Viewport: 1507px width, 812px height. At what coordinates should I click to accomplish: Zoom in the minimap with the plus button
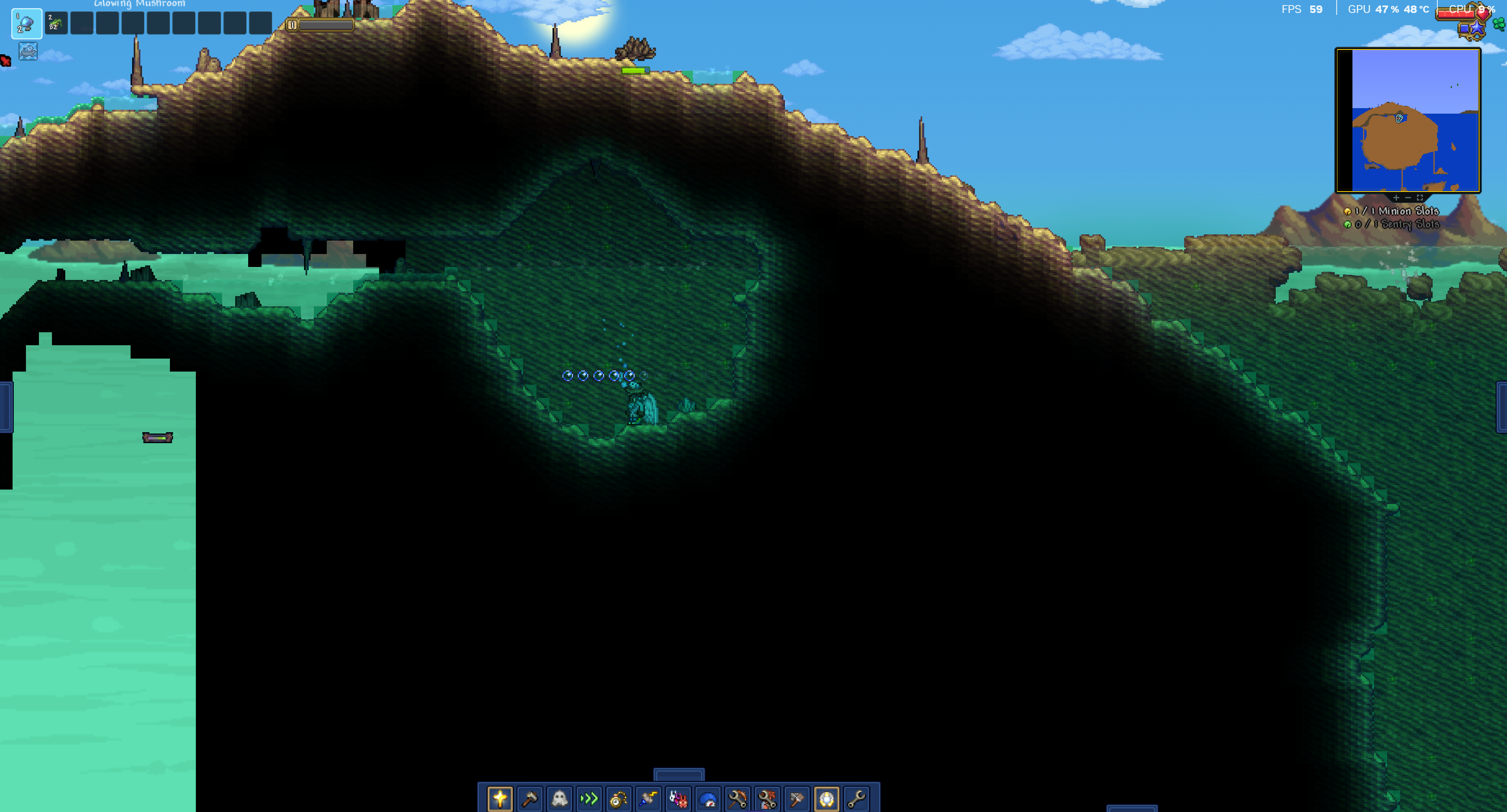tap(1396, 198)
